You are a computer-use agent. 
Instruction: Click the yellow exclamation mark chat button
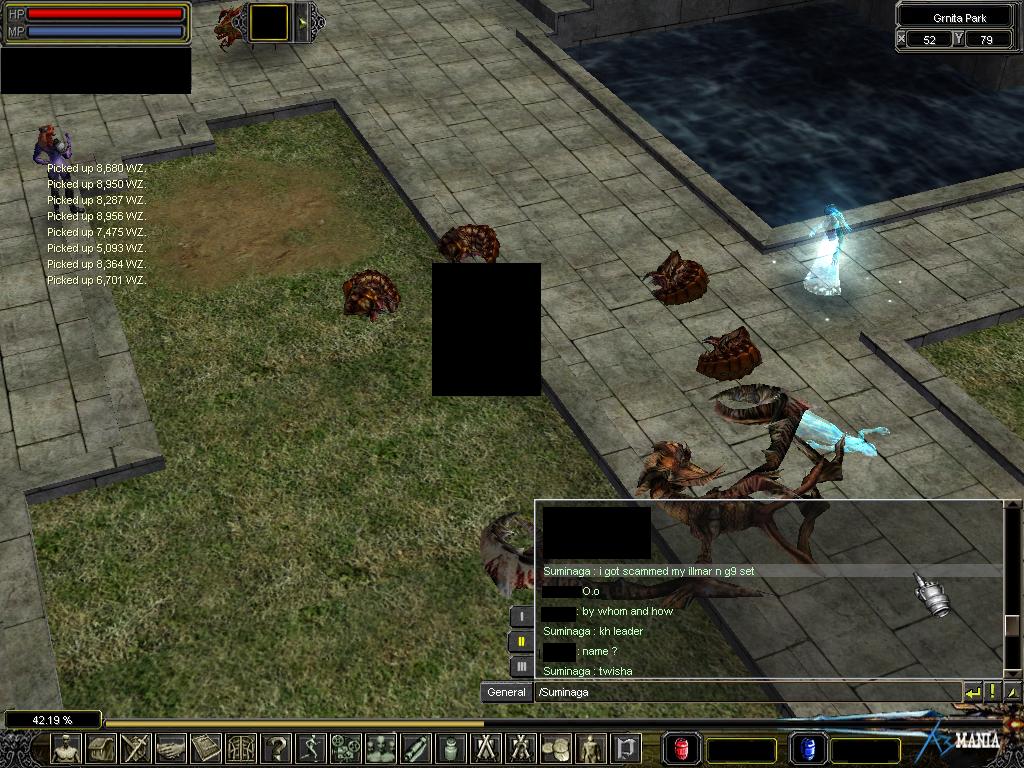(x=993, y=692)
